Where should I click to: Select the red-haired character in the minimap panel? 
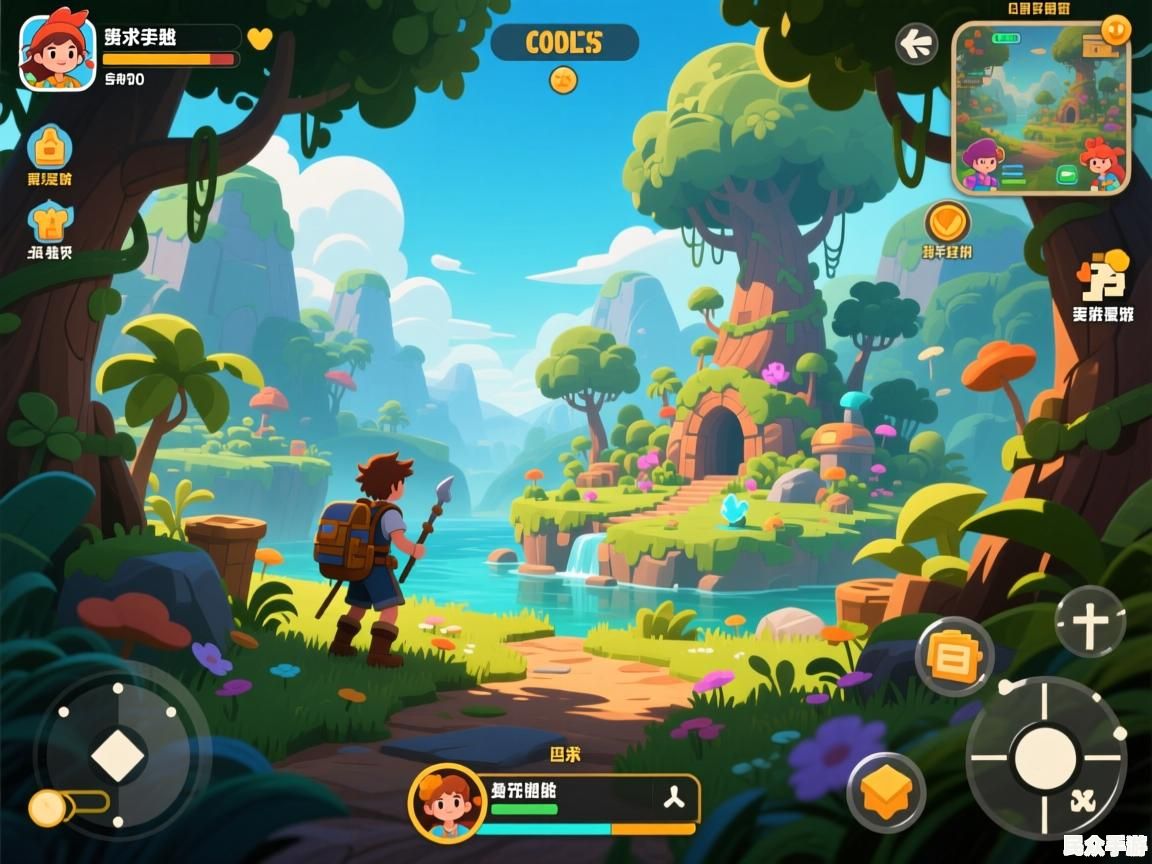(x=1102, y=162)
